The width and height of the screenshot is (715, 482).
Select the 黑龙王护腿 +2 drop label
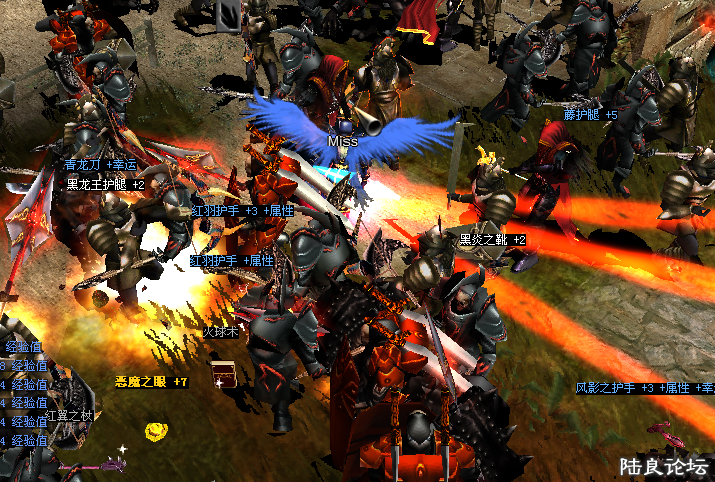[106, 185]
